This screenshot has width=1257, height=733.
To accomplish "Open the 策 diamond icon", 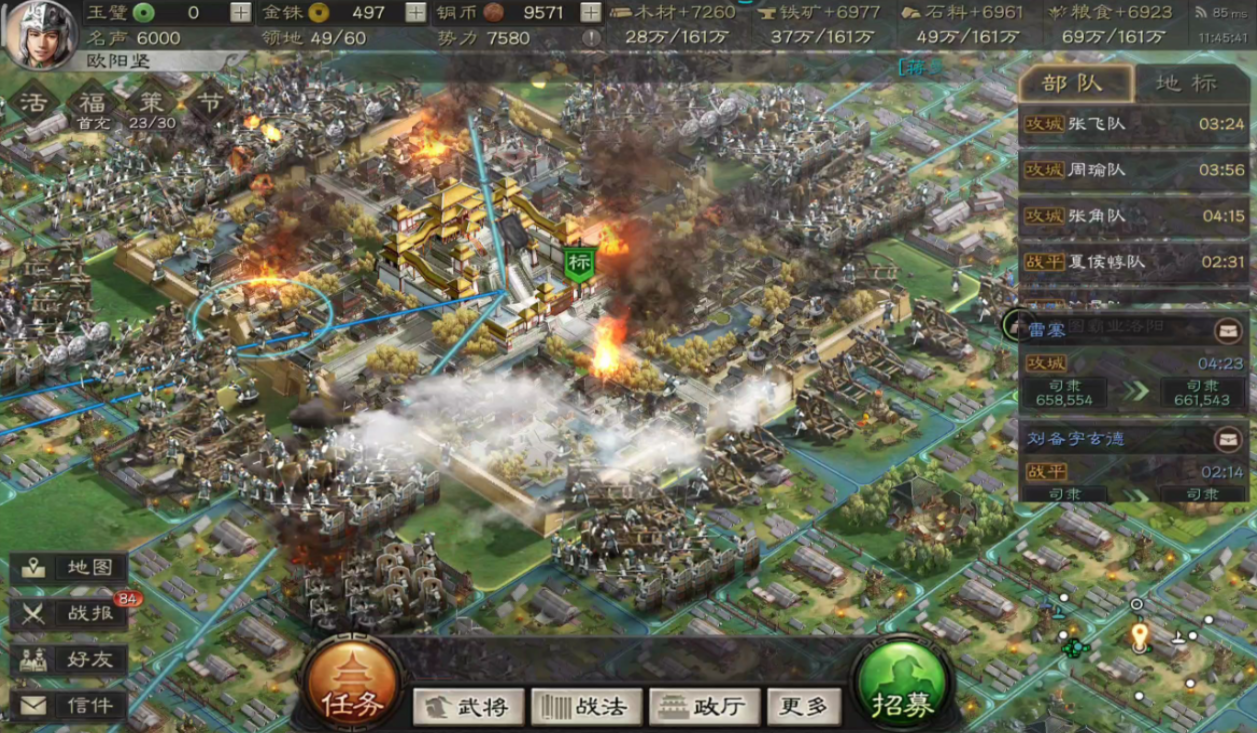I will 152,101.
